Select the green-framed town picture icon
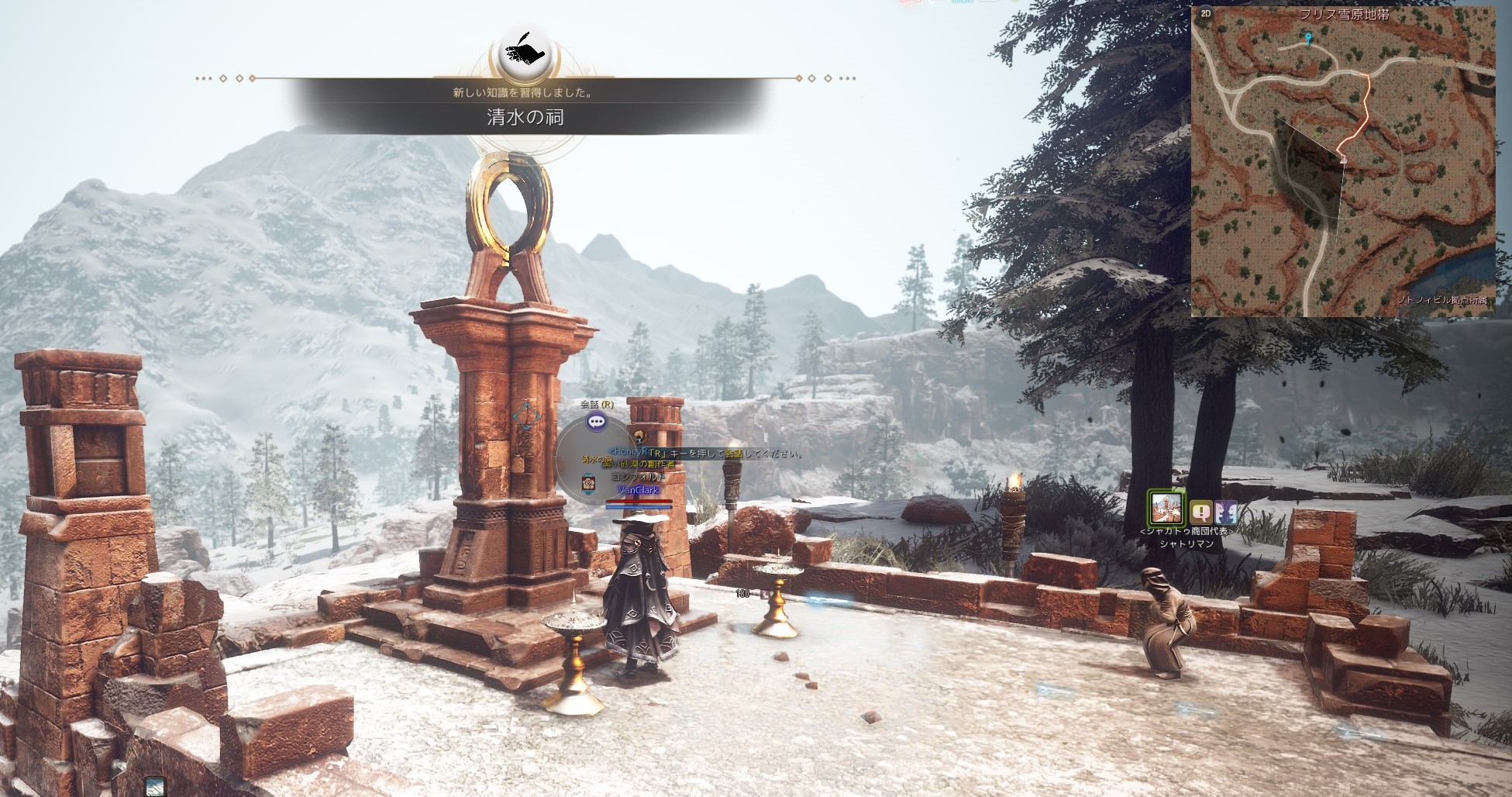 [1166, 509]
